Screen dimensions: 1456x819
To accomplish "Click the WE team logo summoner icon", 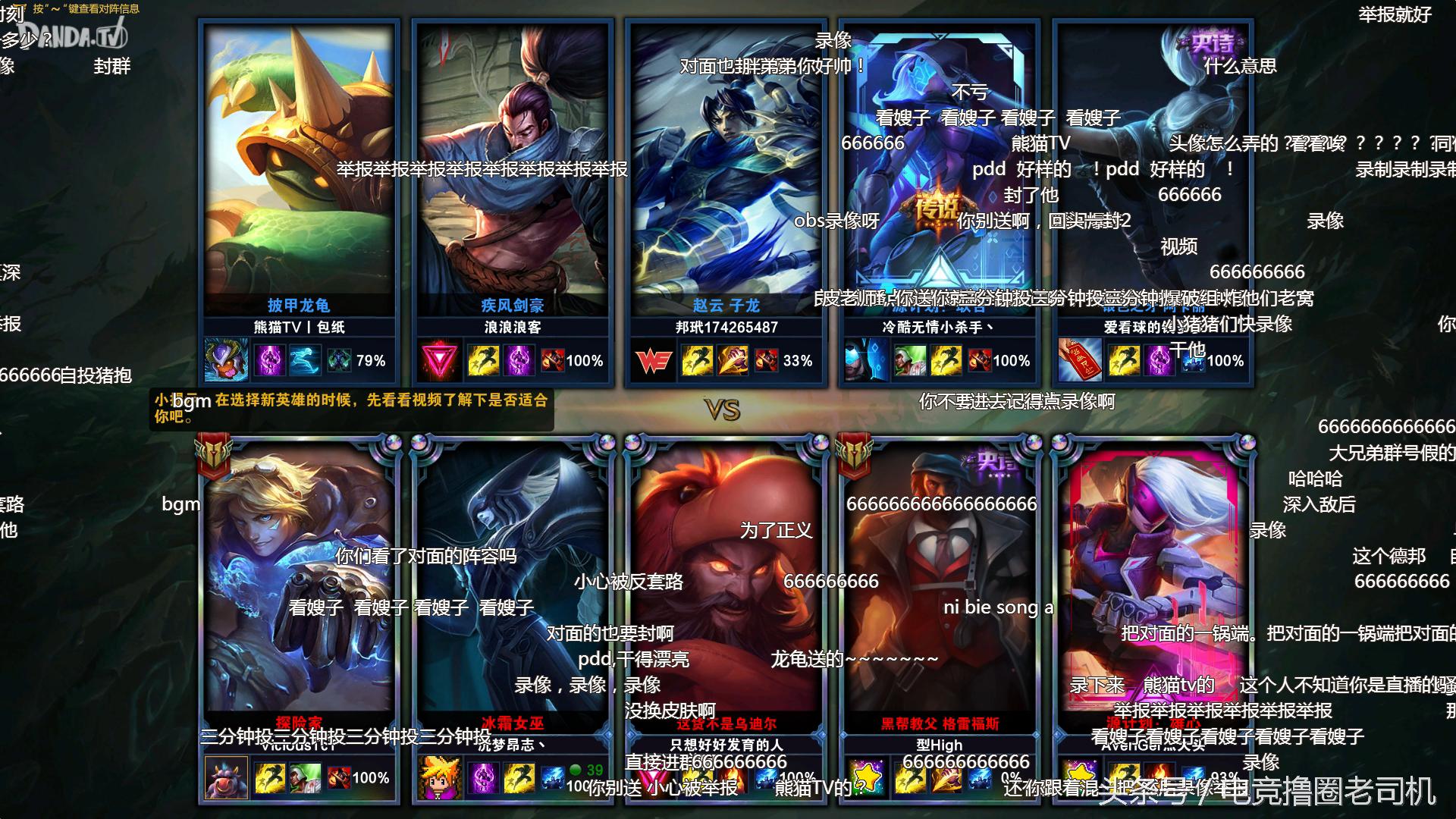I will tap(653, 361).
